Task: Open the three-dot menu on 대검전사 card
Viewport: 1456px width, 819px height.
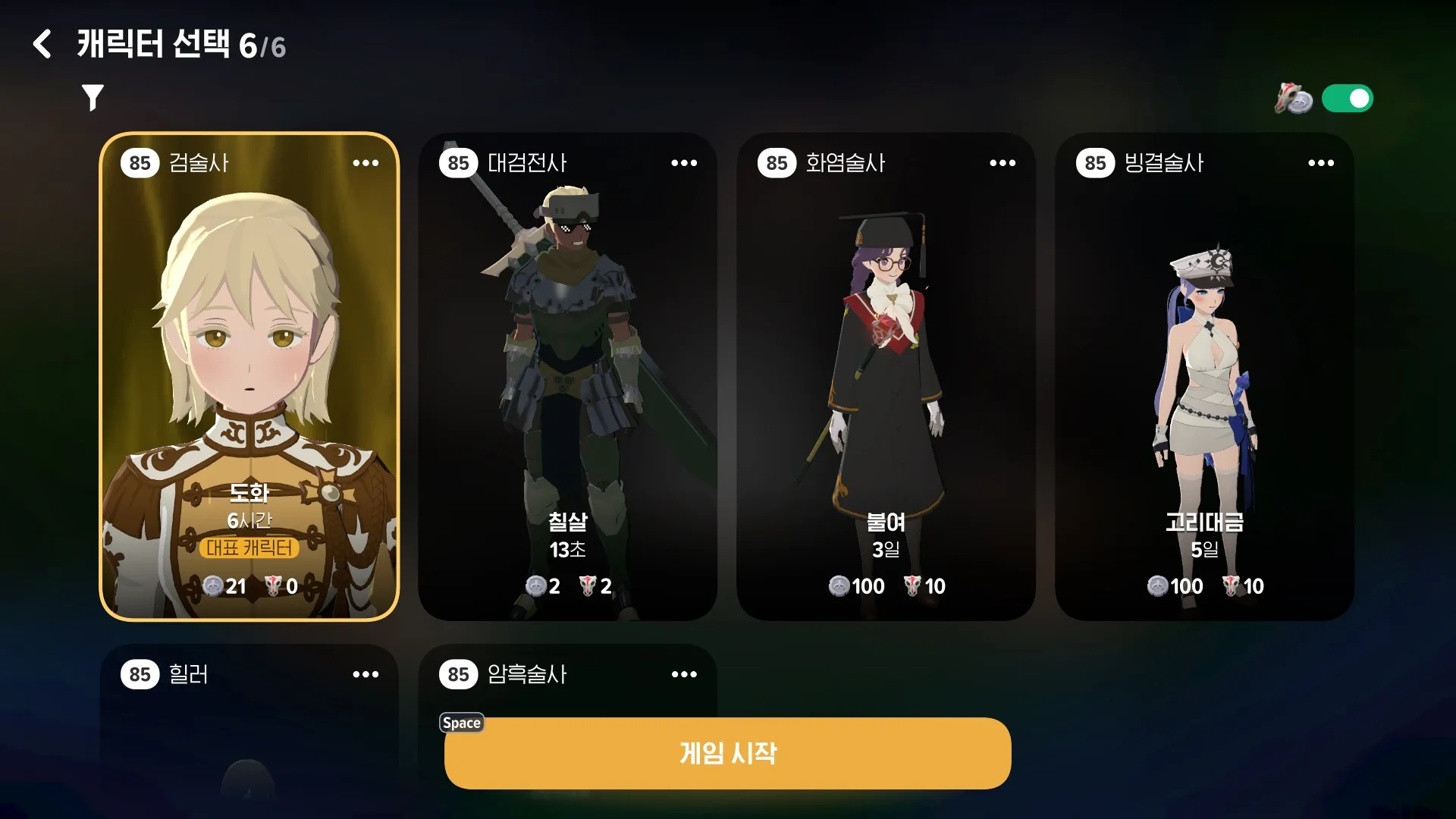Action: (x=684, y=163)
